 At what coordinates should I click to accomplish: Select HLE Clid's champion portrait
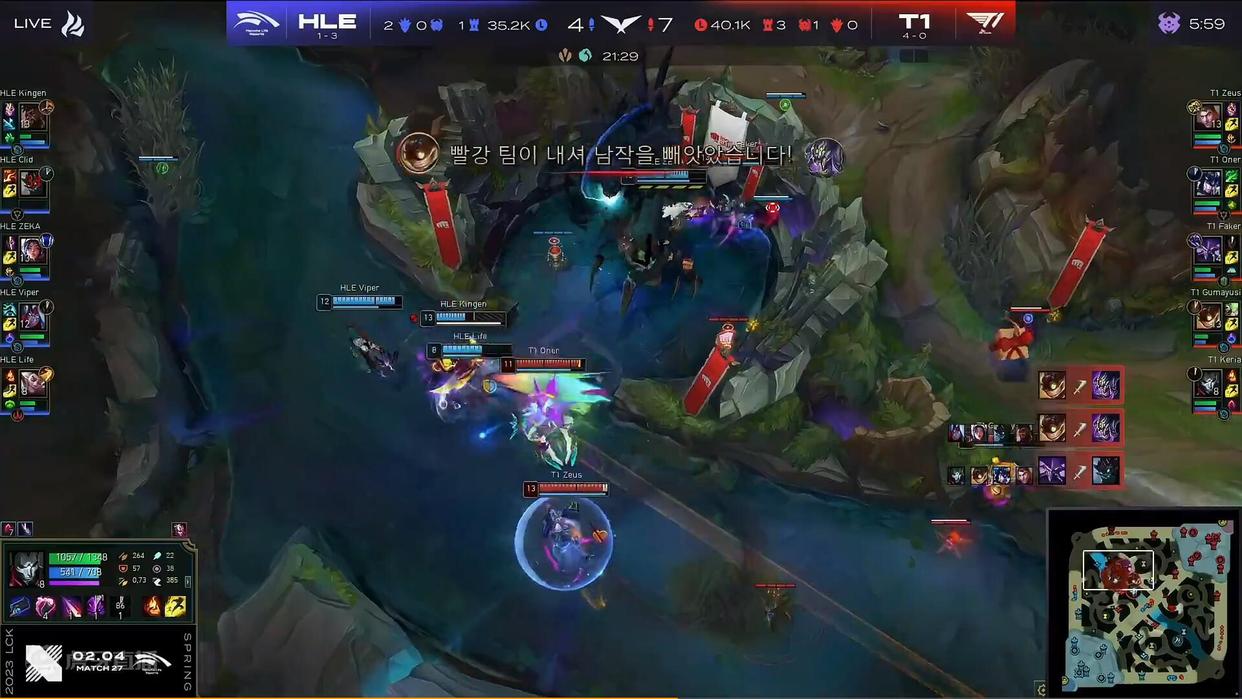pyautogui.click(x=31, y=183)
